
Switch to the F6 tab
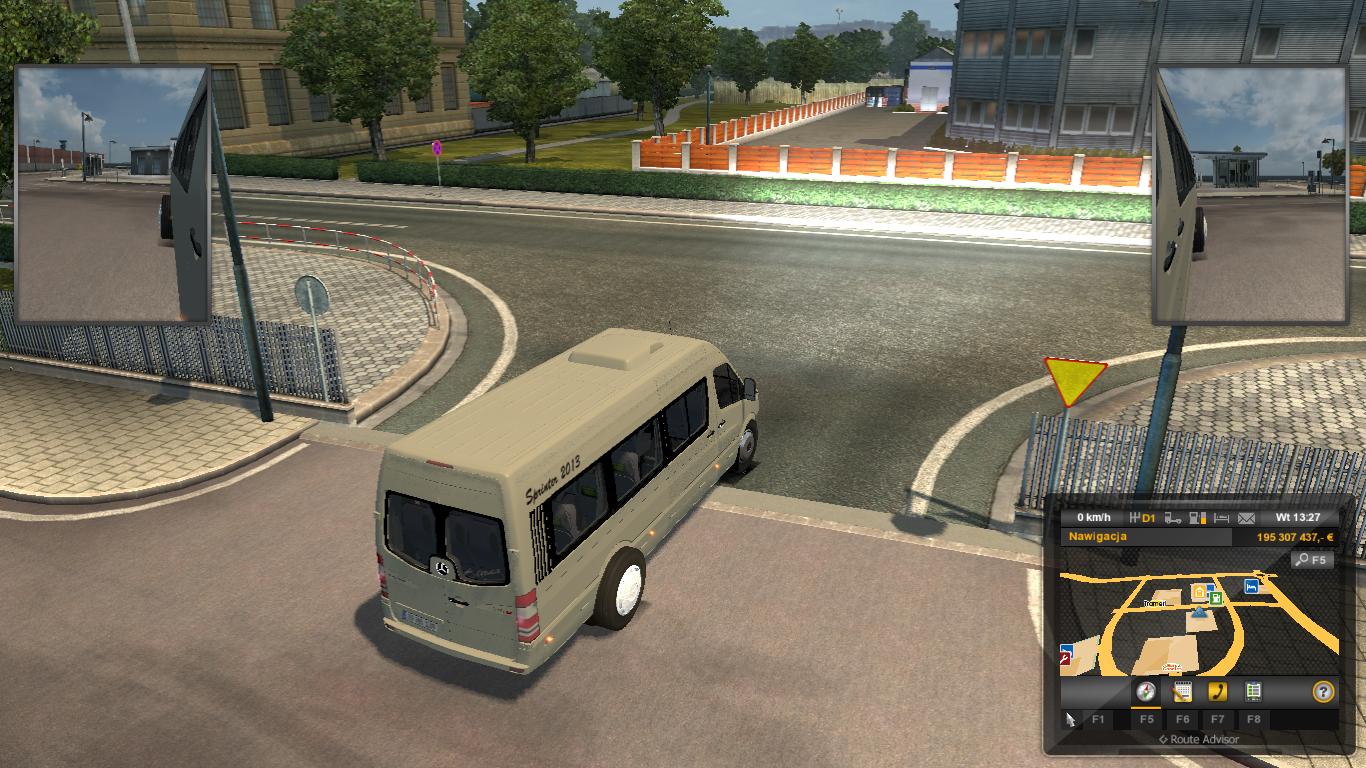coord(1185,720)
